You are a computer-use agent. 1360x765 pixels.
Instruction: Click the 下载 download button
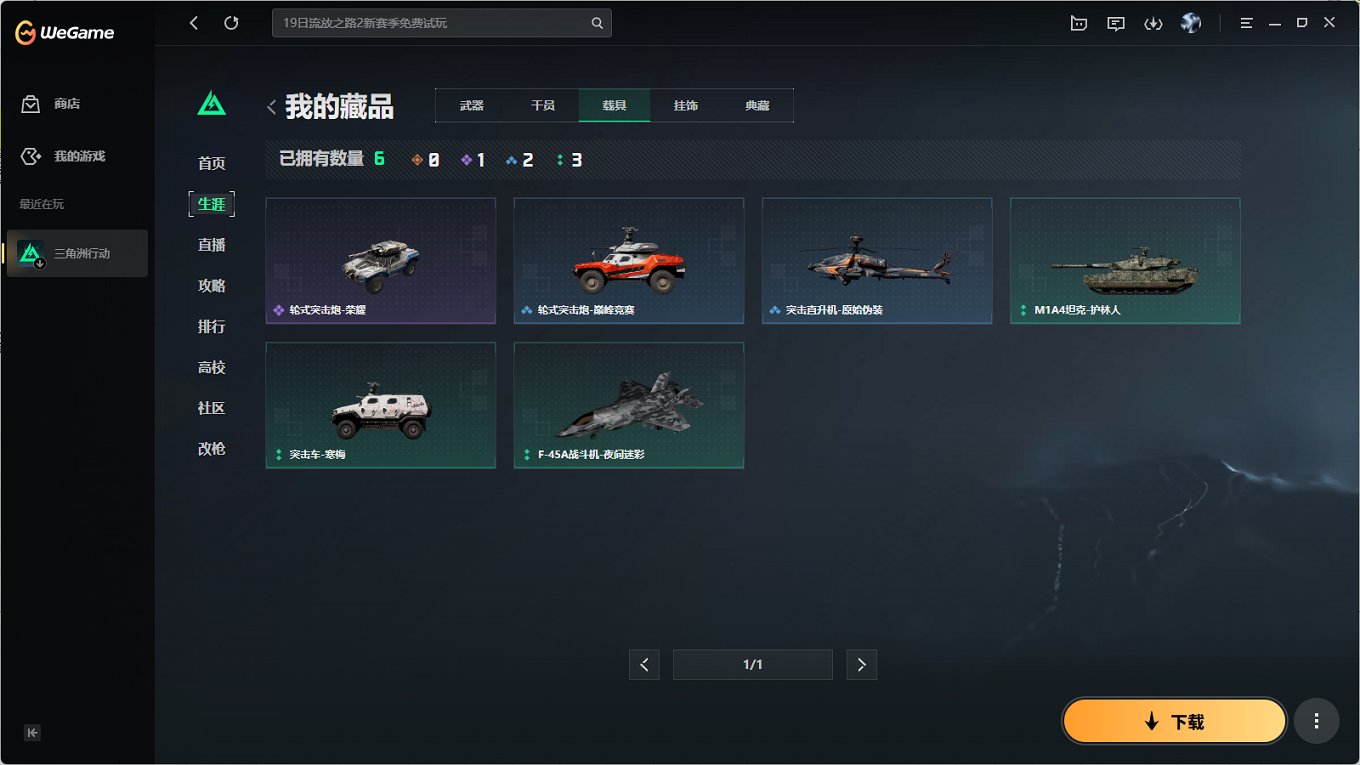click(x=1174, y=720)
